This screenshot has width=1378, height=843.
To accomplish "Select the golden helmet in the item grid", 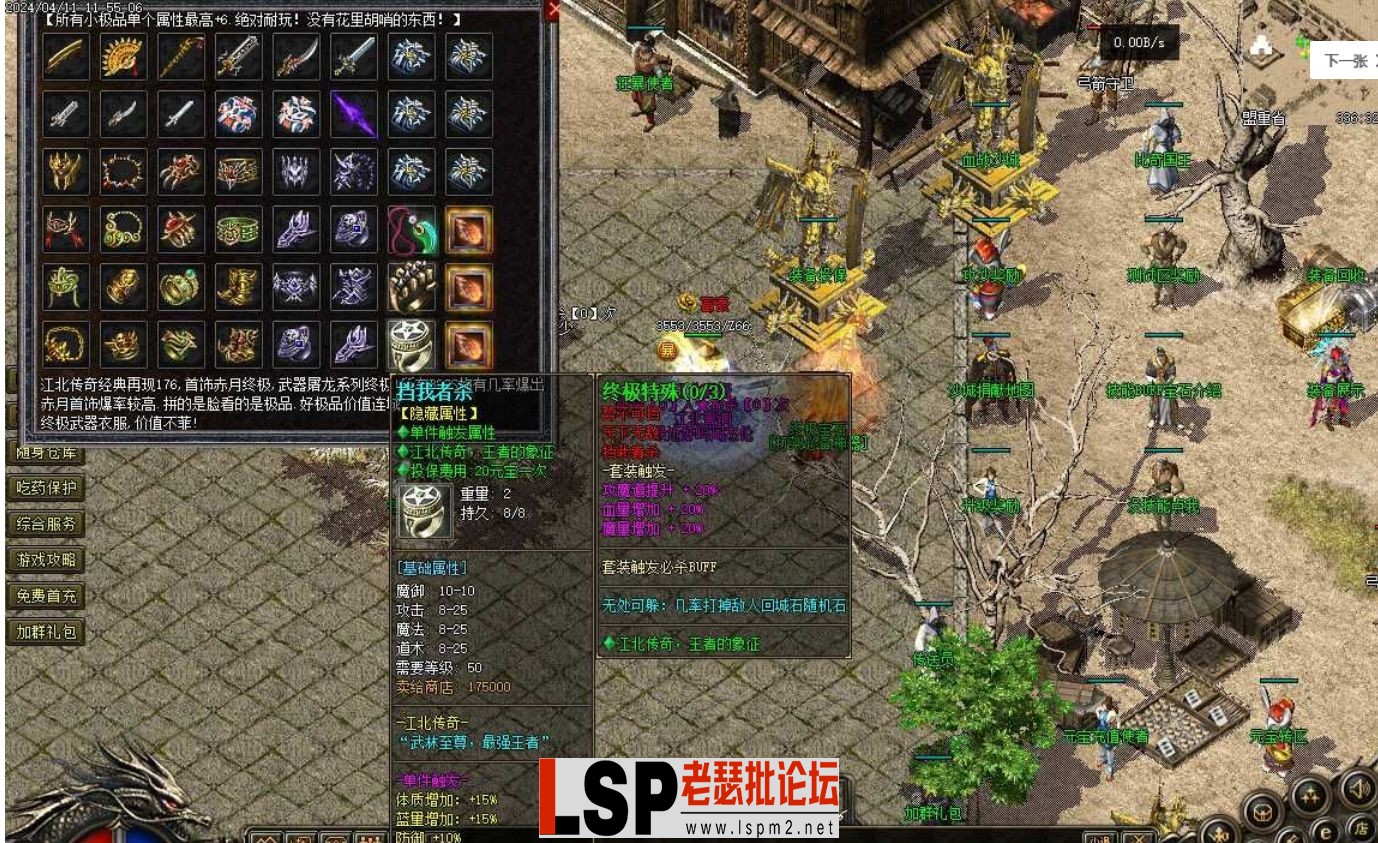I will coord(64,171).
